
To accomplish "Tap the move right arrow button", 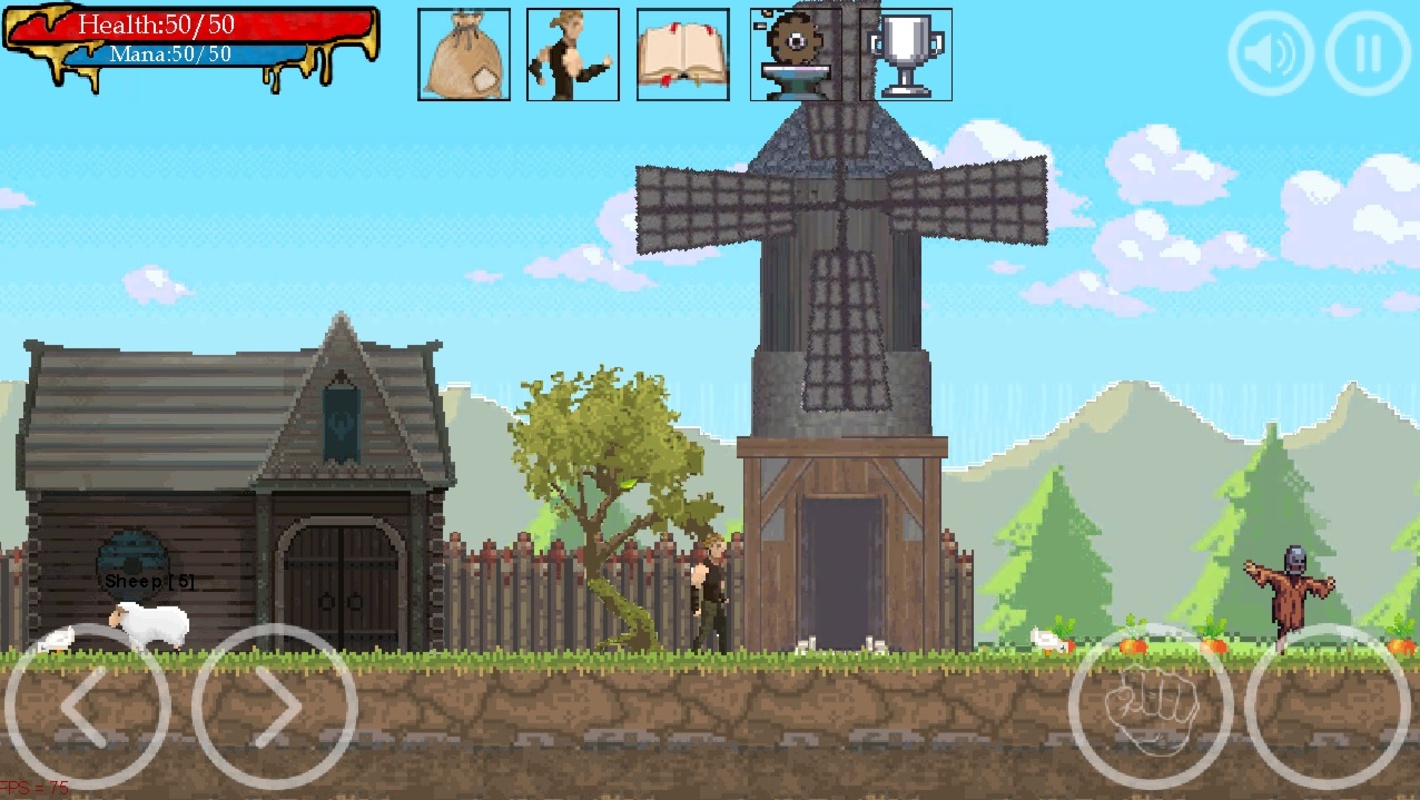I will tap(275, 707).
